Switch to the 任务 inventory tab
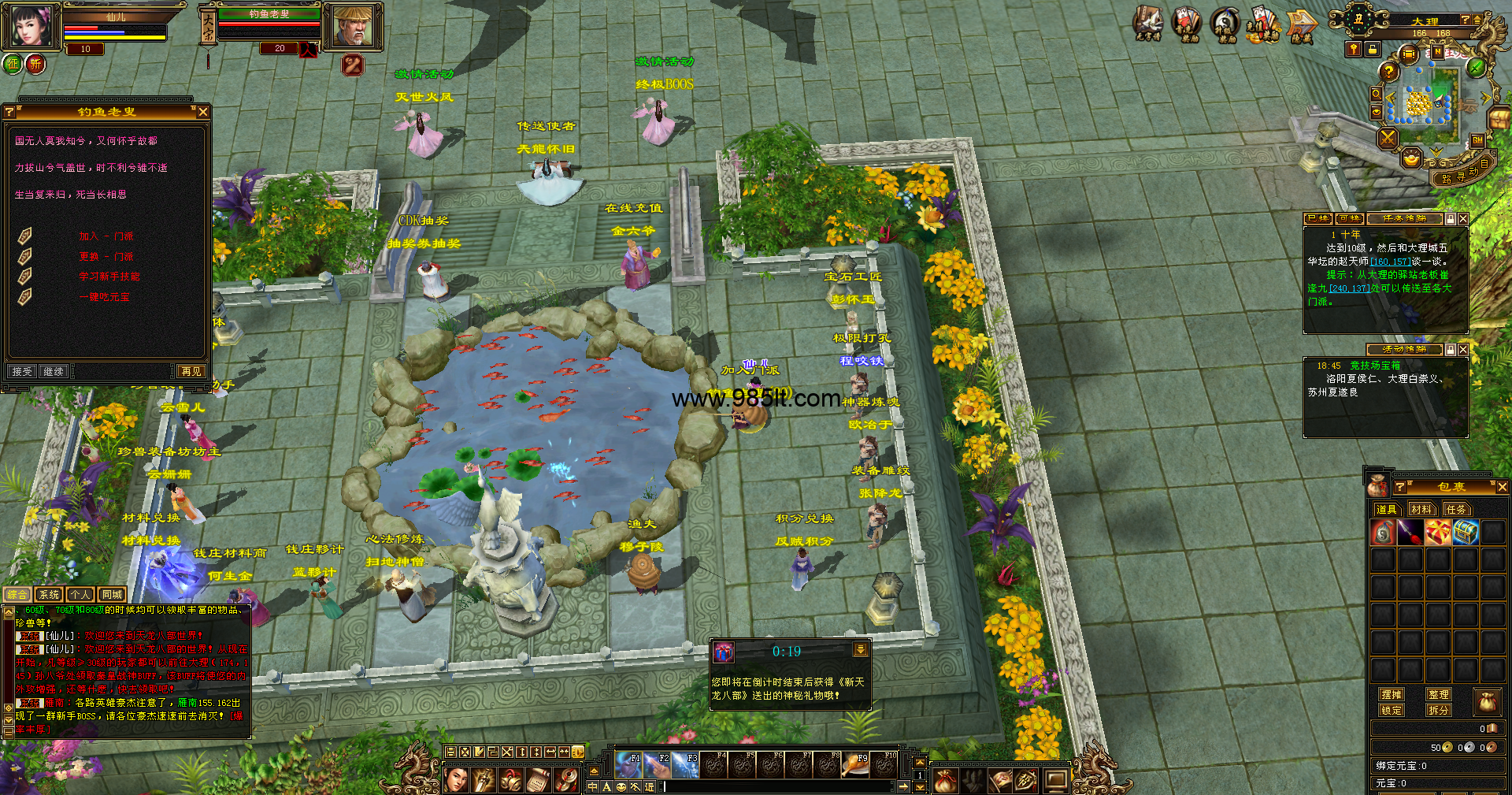1512x795 pixels. [x=1456, y=510]
